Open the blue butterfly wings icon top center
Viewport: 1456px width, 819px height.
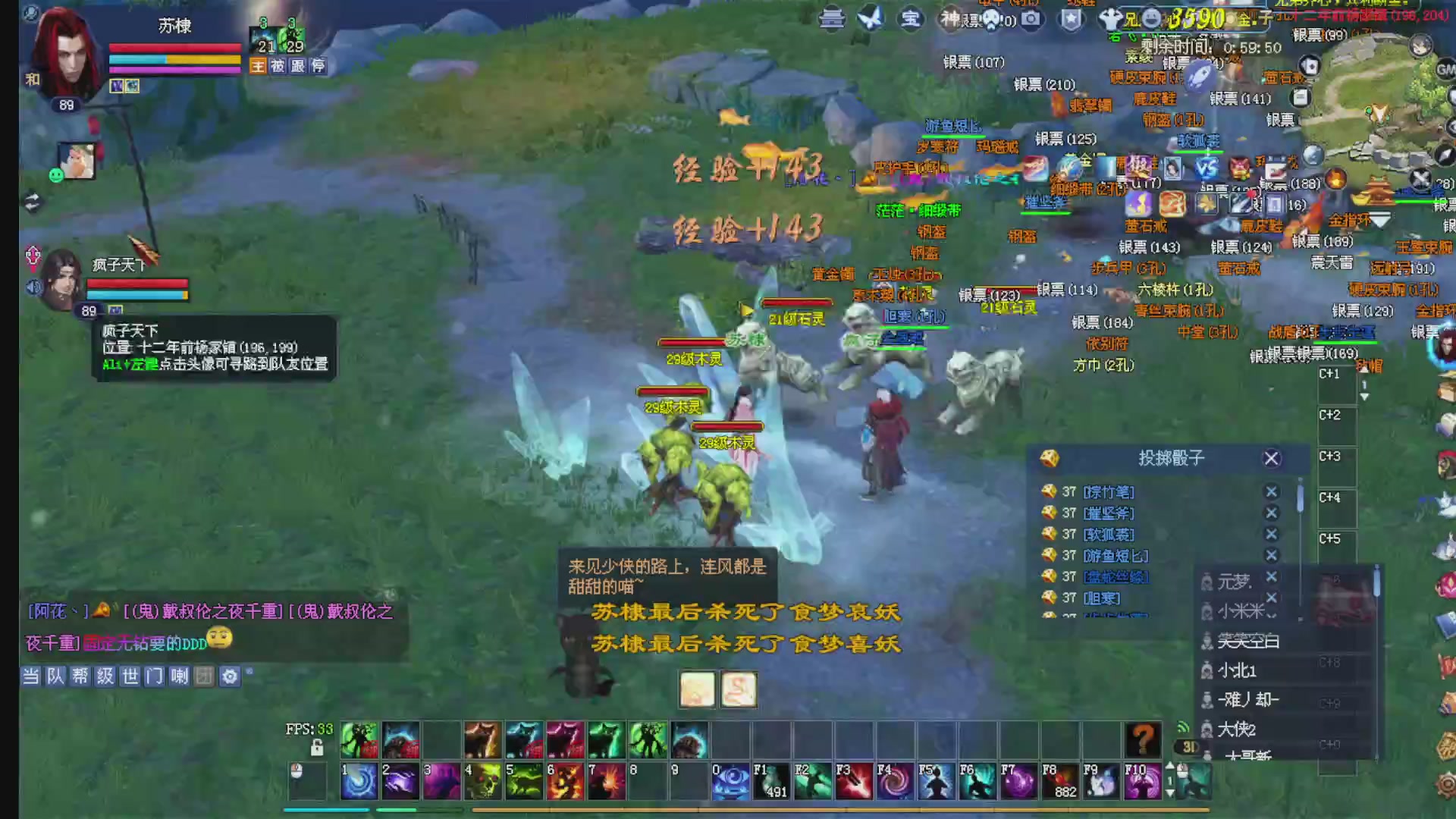pos(870,20)
